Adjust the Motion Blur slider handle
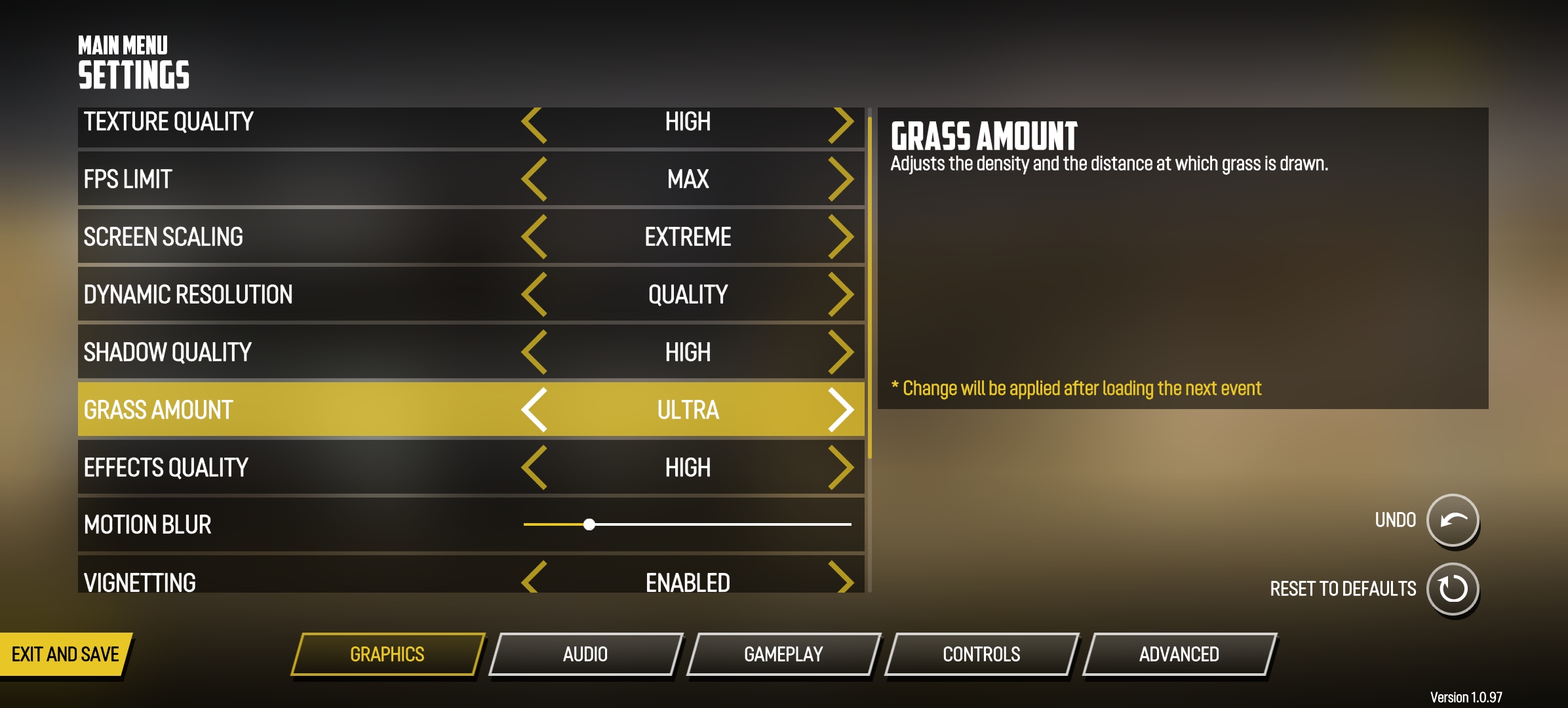Viewport: 1568px width, 708px height. coord(589,524)
